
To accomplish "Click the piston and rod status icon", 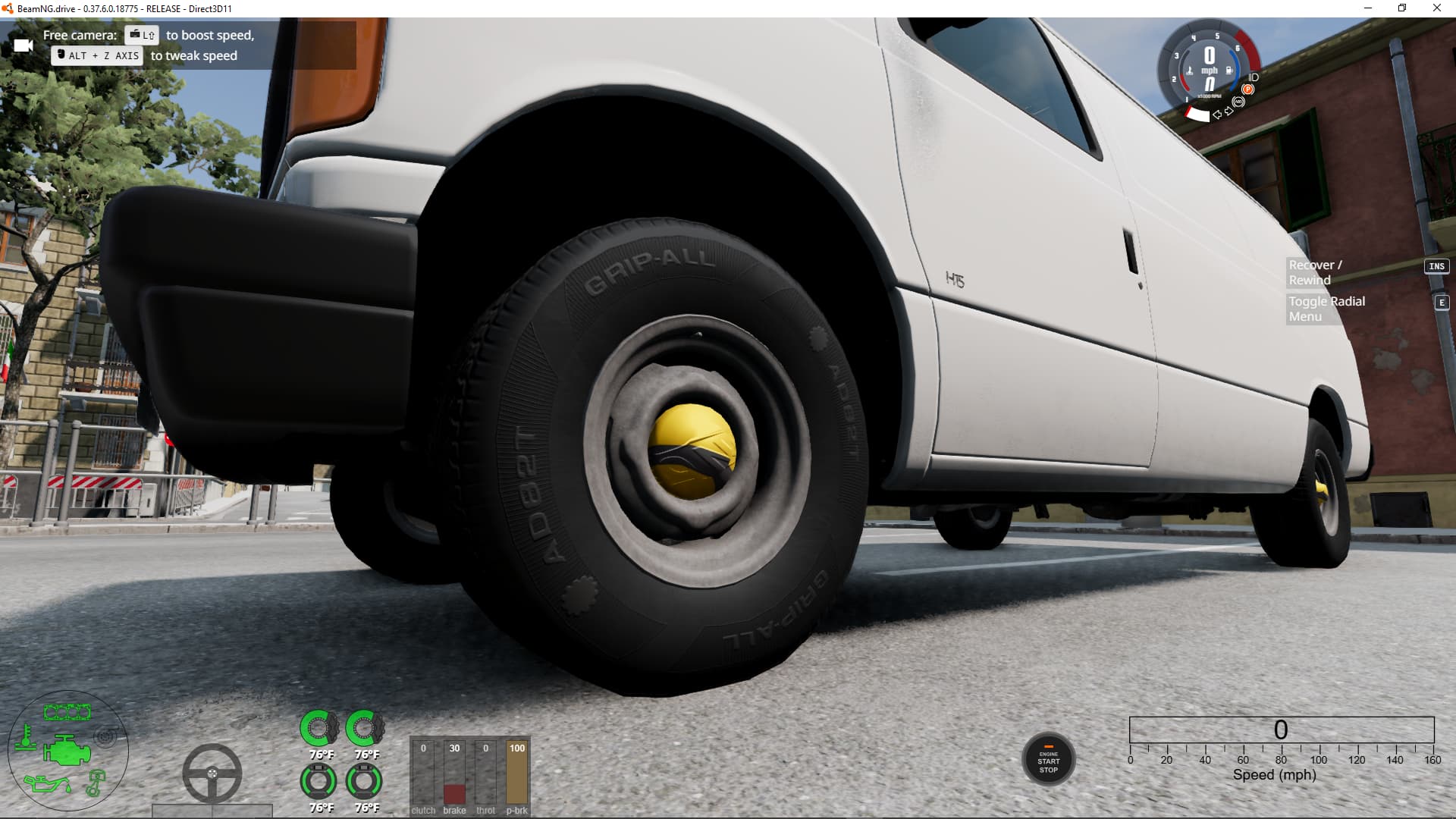I will coord(96,783).
